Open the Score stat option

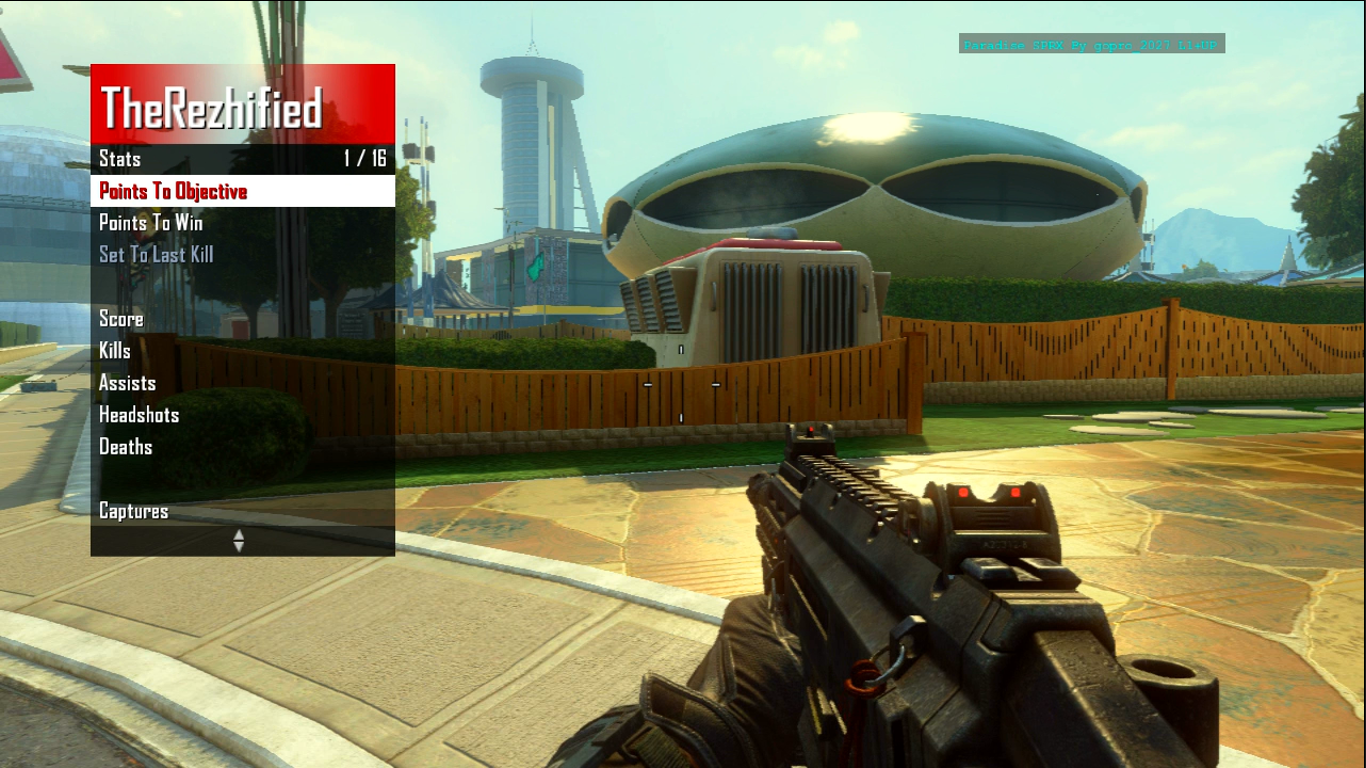click(121, 319)
